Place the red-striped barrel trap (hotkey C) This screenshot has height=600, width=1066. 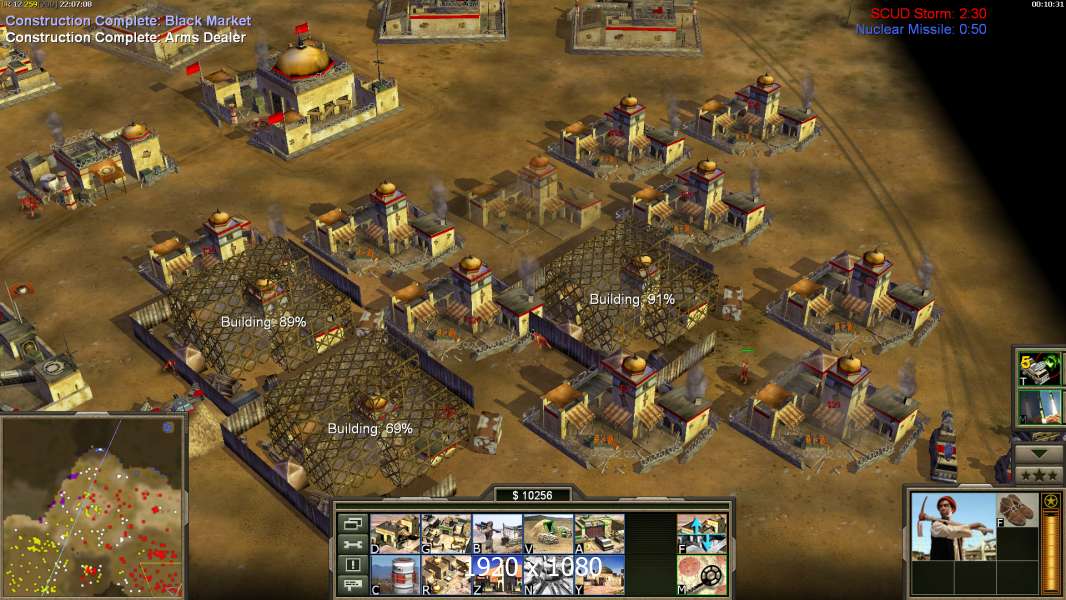[x=395, y=574]
